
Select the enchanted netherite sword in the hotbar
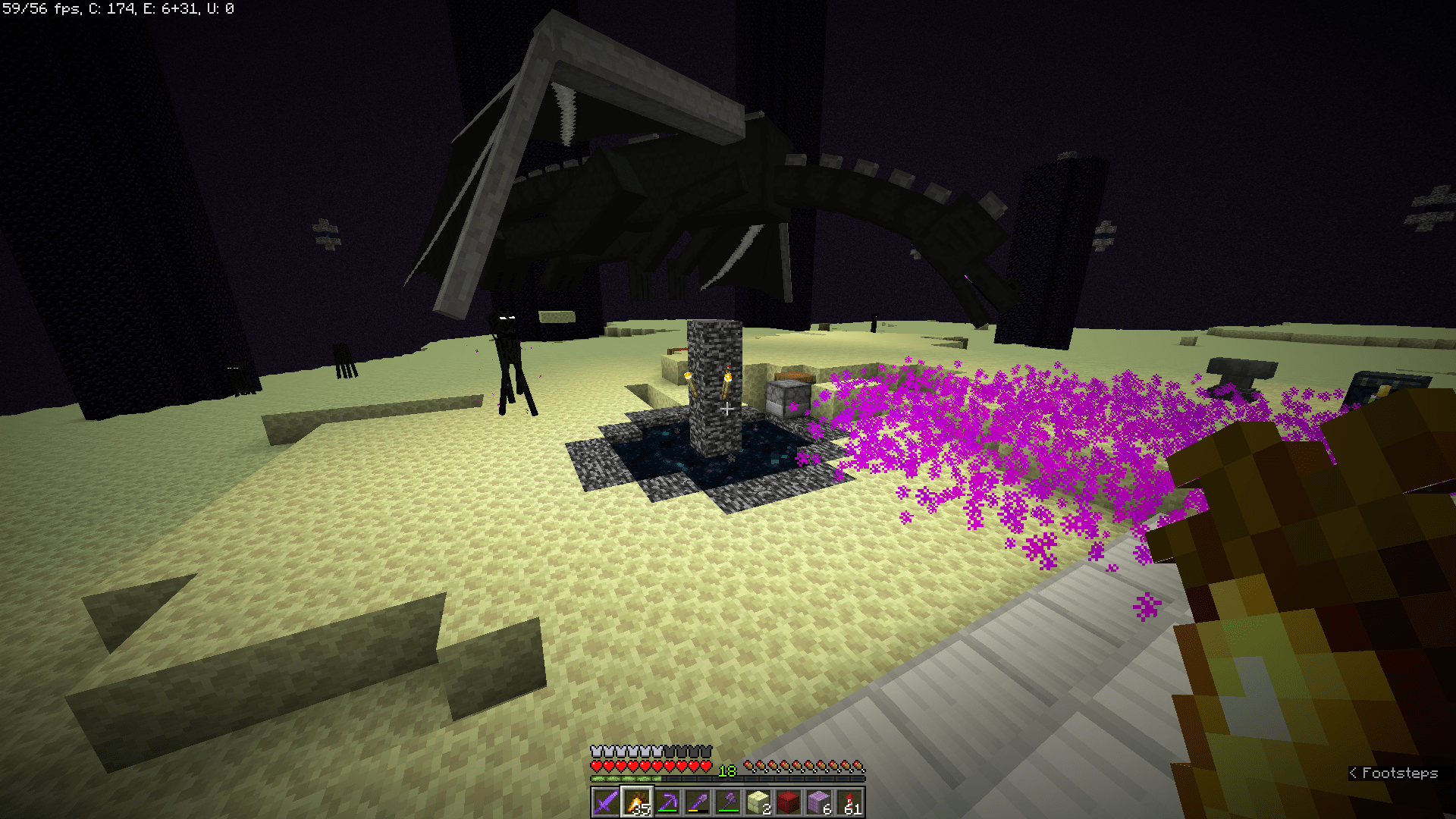(x=604, y=802)
